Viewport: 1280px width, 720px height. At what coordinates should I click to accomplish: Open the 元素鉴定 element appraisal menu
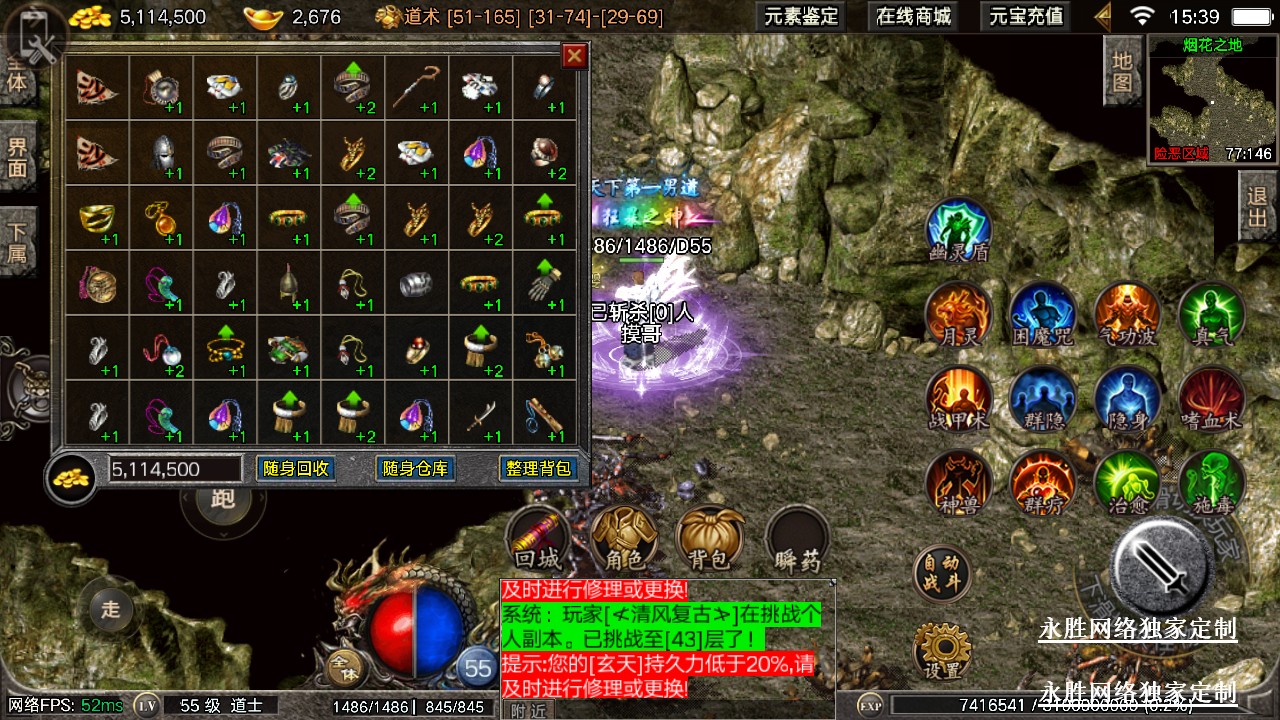pos(801,16)
